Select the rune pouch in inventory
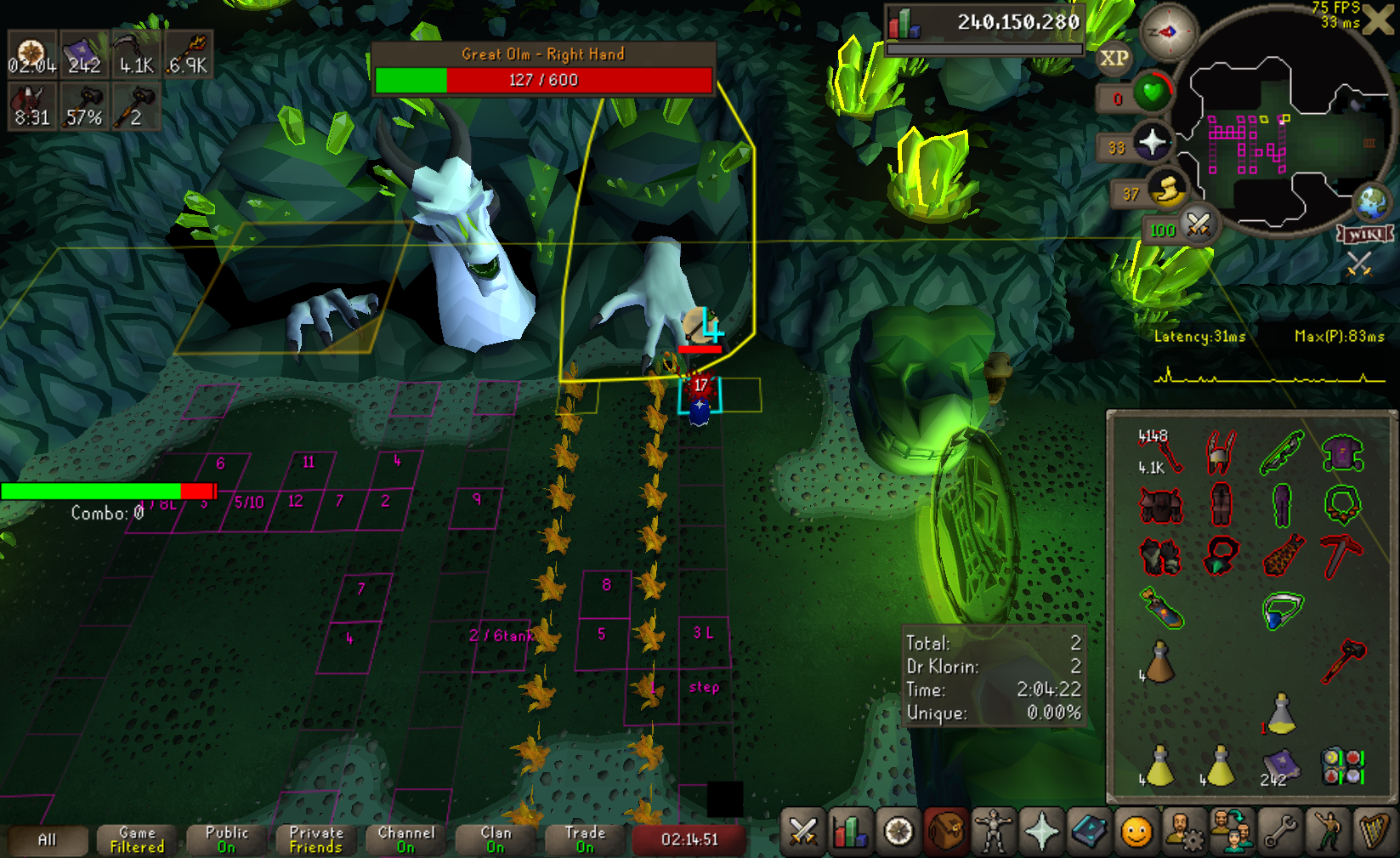Viewport: 1400px width, 858px height. [x=1342, y=765]
